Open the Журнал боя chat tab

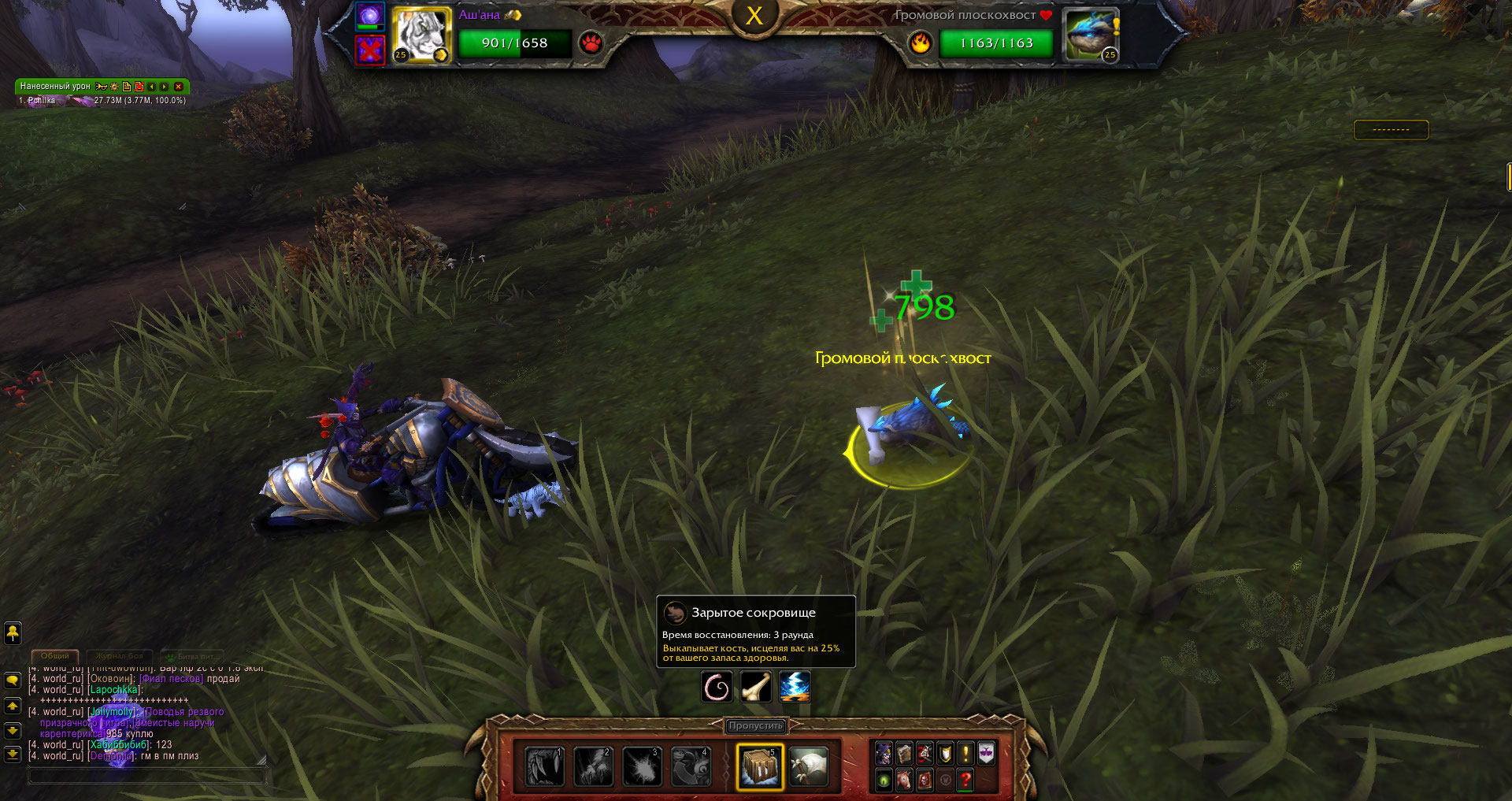click(120, 656)
